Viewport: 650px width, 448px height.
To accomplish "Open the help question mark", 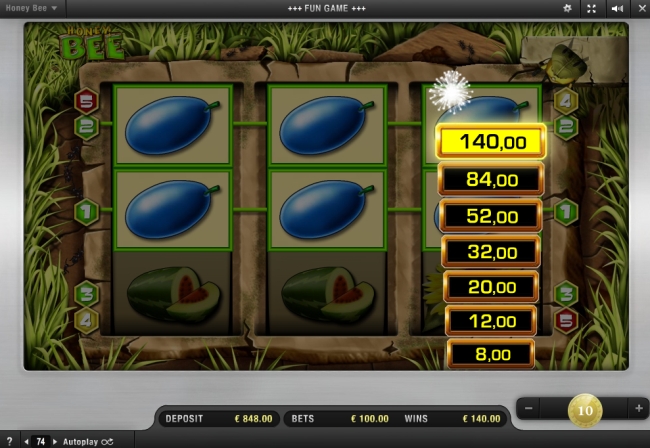I will click(9, 441).
